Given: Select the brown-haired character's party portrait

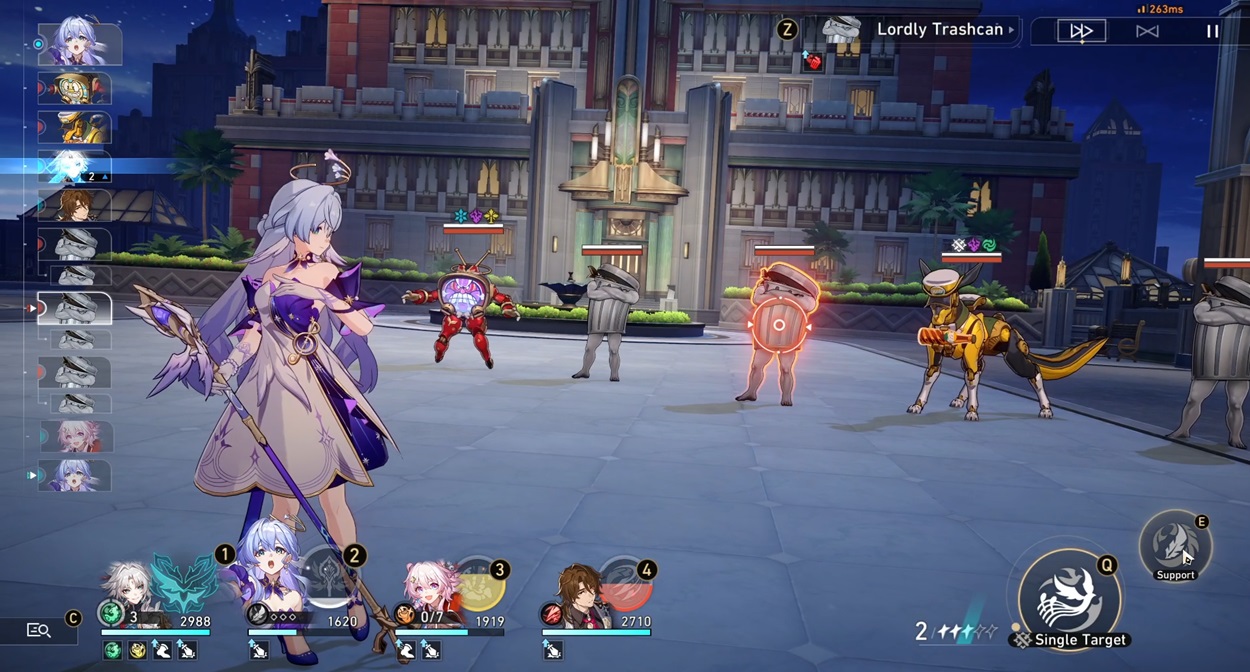Looking at the screenshot, I should [578, 590].
